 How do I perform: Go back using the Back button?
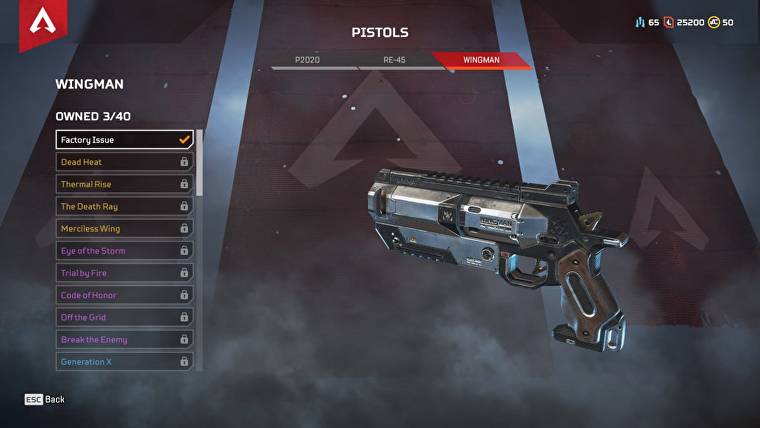[45, 399]
